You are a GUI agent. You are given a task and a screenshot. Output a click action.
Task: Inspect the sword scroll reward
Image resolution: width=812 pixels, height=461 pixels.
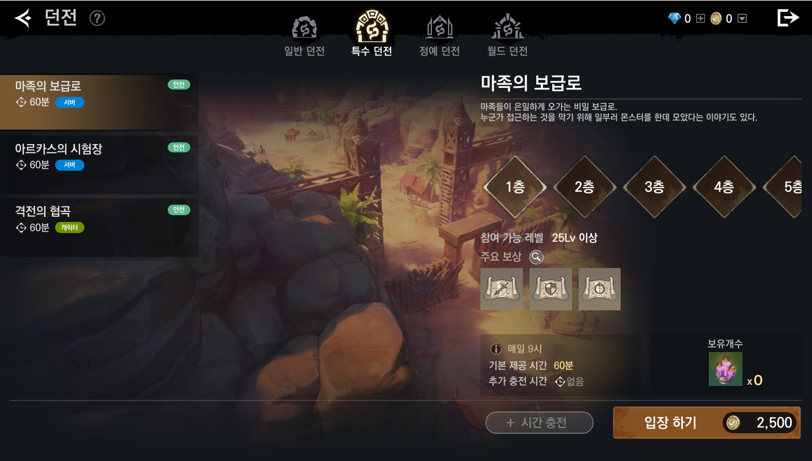(501, 289)
